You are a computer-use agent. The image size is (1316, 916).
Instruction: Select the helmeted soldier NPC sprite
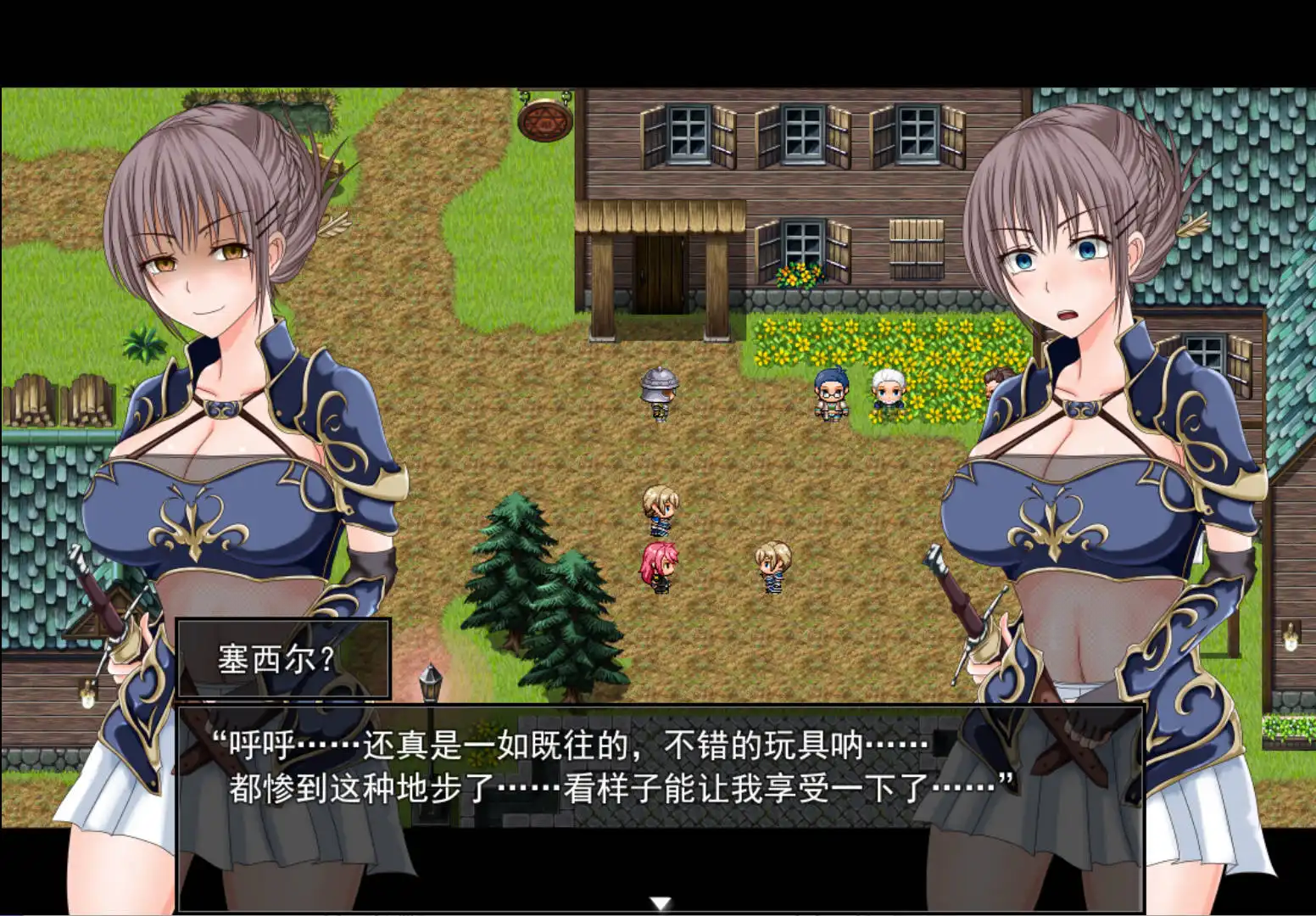(x=660, y=392)
